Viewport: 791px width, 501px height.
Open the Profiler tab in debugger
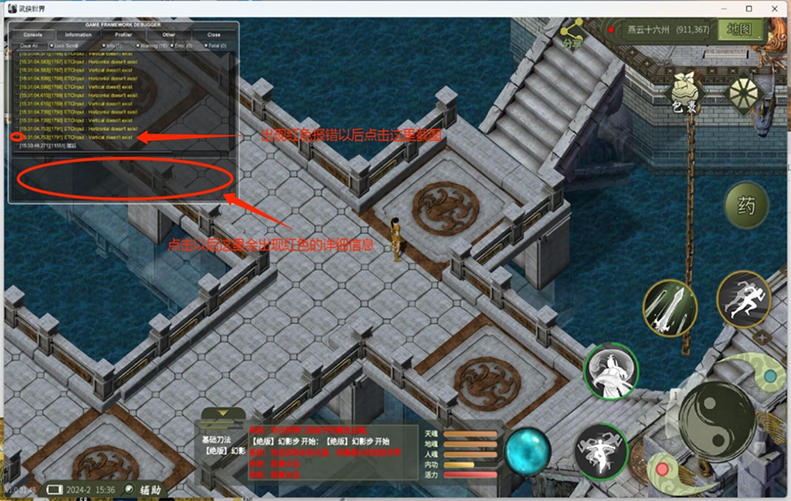tap(124, 34)
